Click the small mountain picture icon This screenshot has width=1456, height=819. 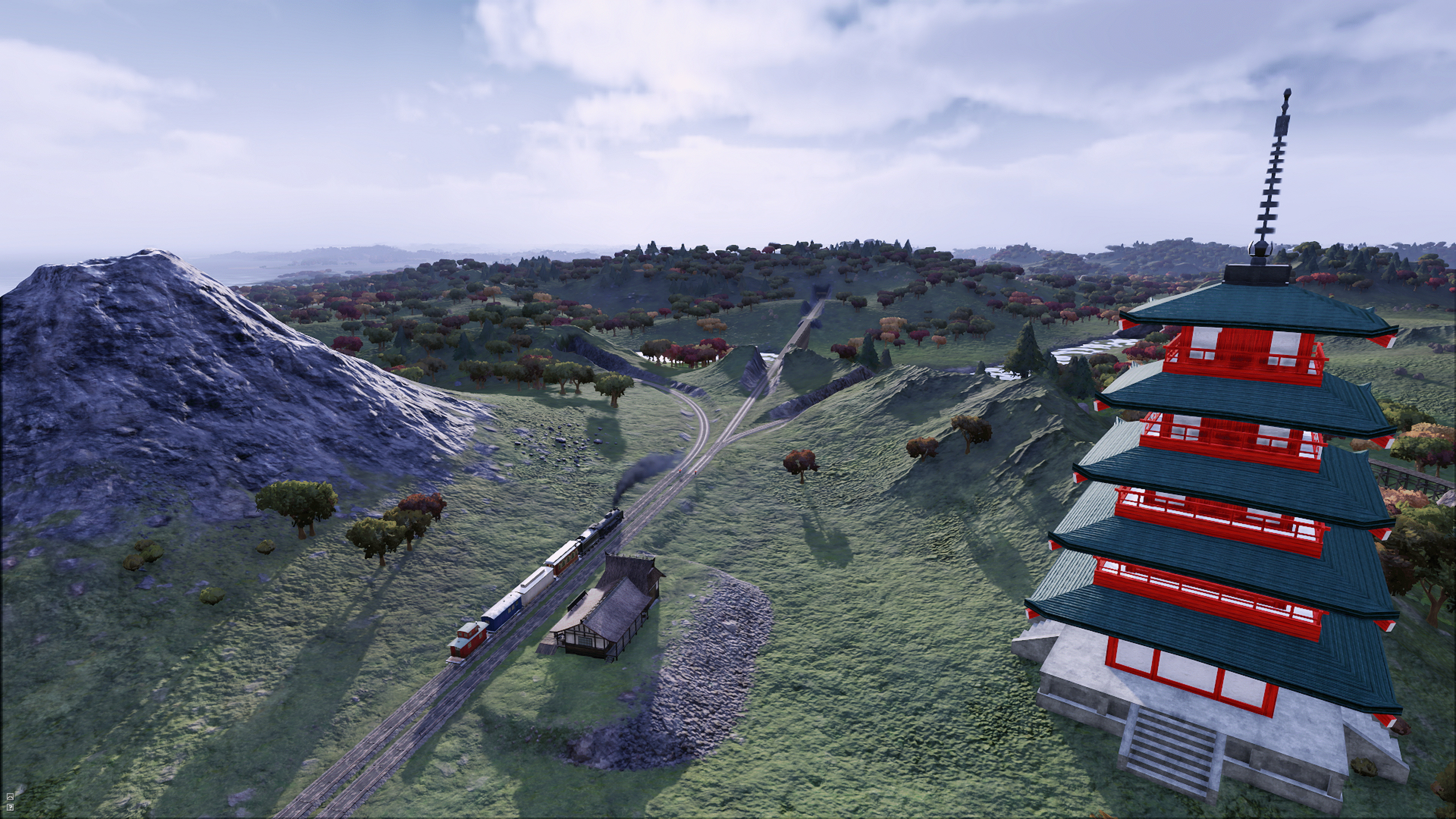[x=10, y=797]
